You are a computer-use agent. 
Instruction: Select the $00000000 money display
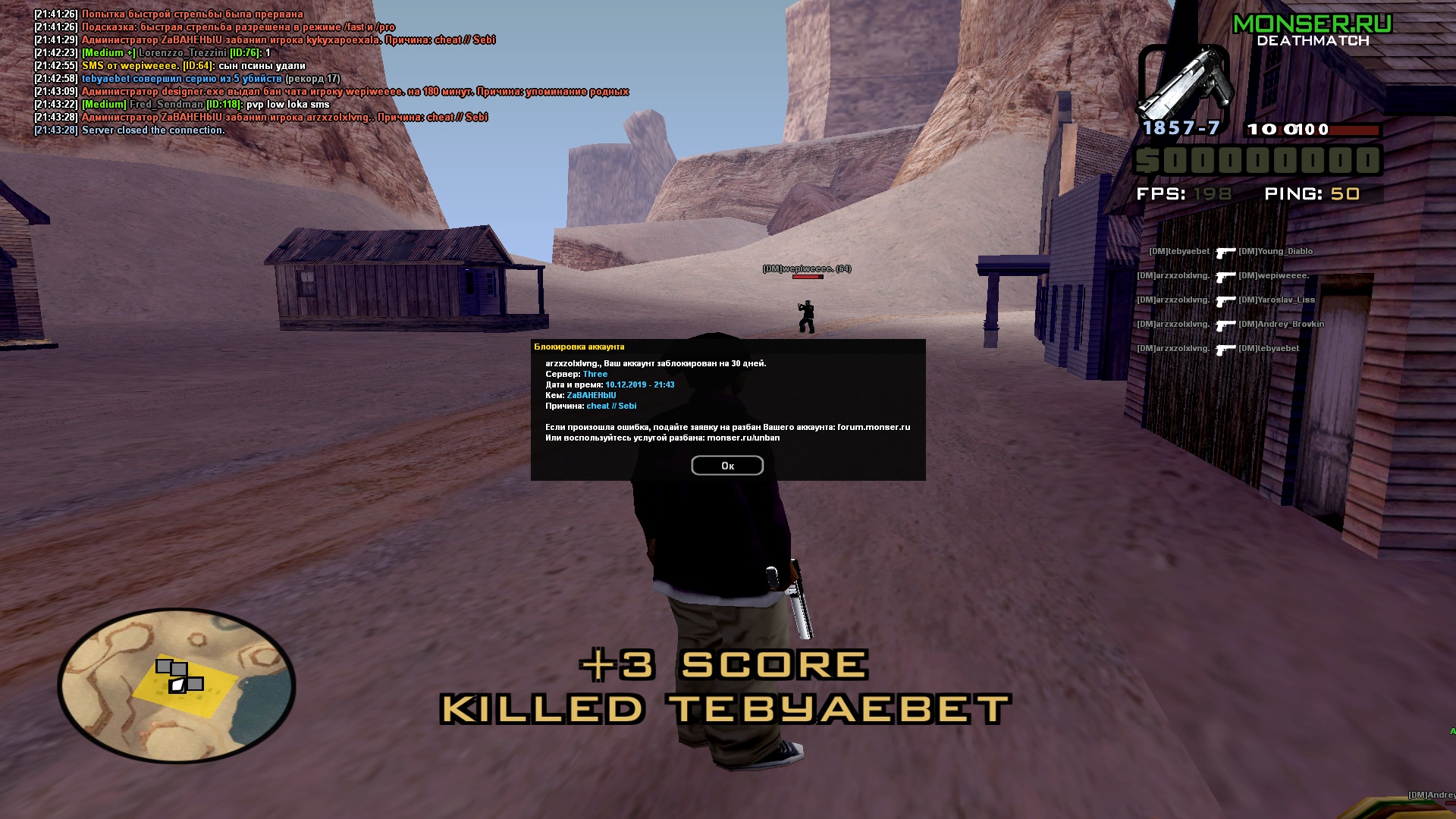[1255, 161]
